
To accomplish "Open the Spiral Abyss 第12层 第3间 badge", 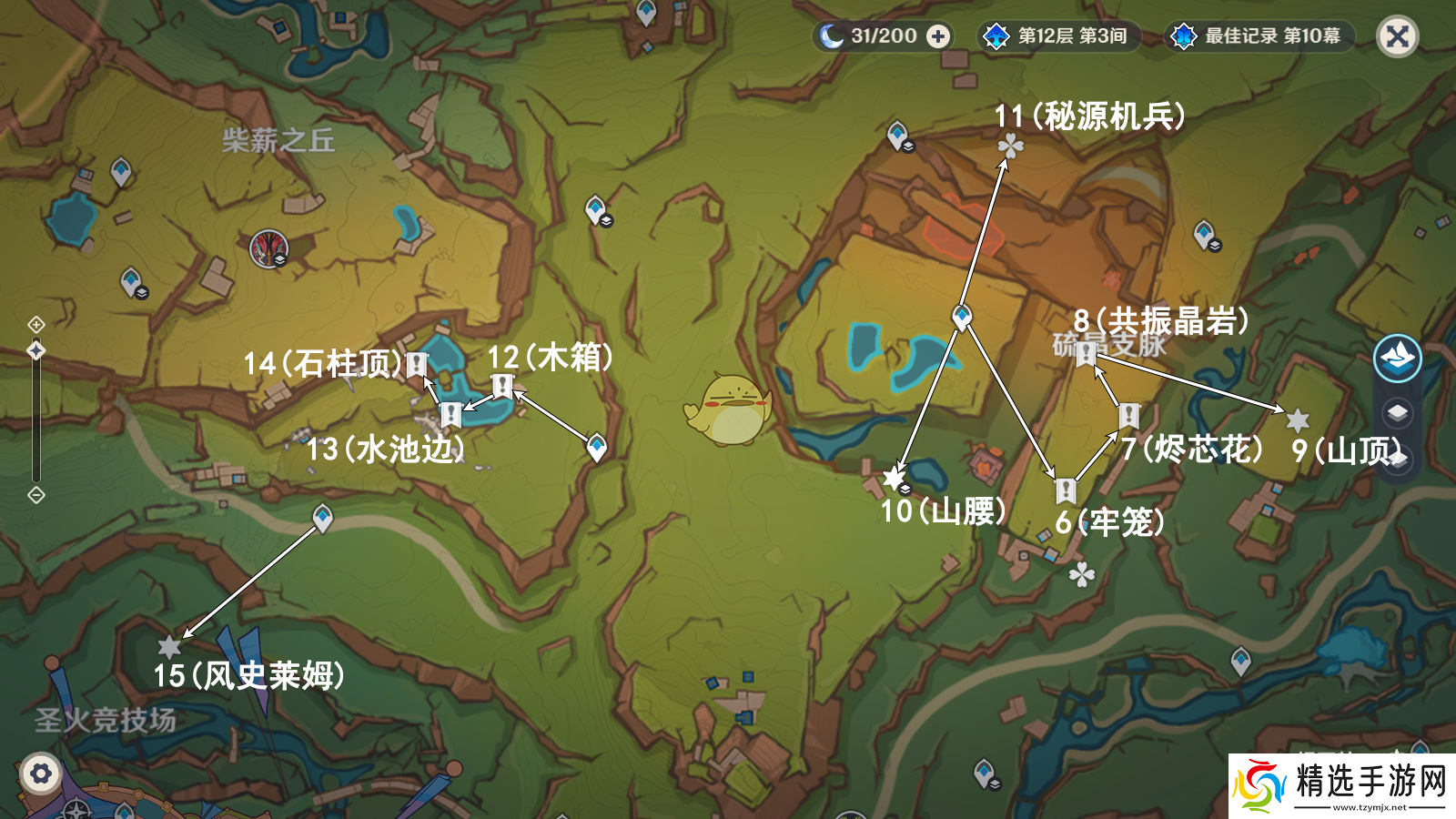I will pyautogui.click(x=1057, y=36).
